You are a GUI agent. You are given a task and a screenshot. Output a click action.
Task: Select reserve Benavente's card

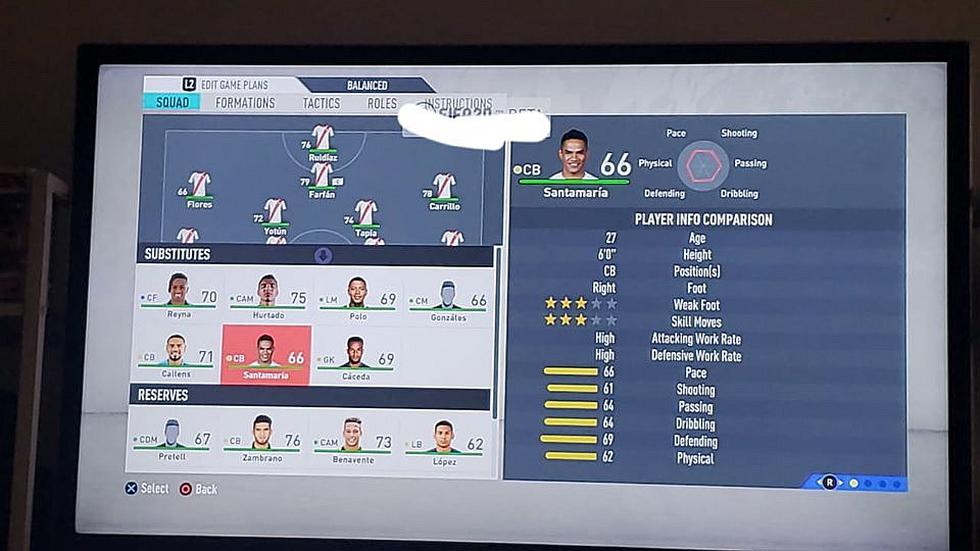352,439
